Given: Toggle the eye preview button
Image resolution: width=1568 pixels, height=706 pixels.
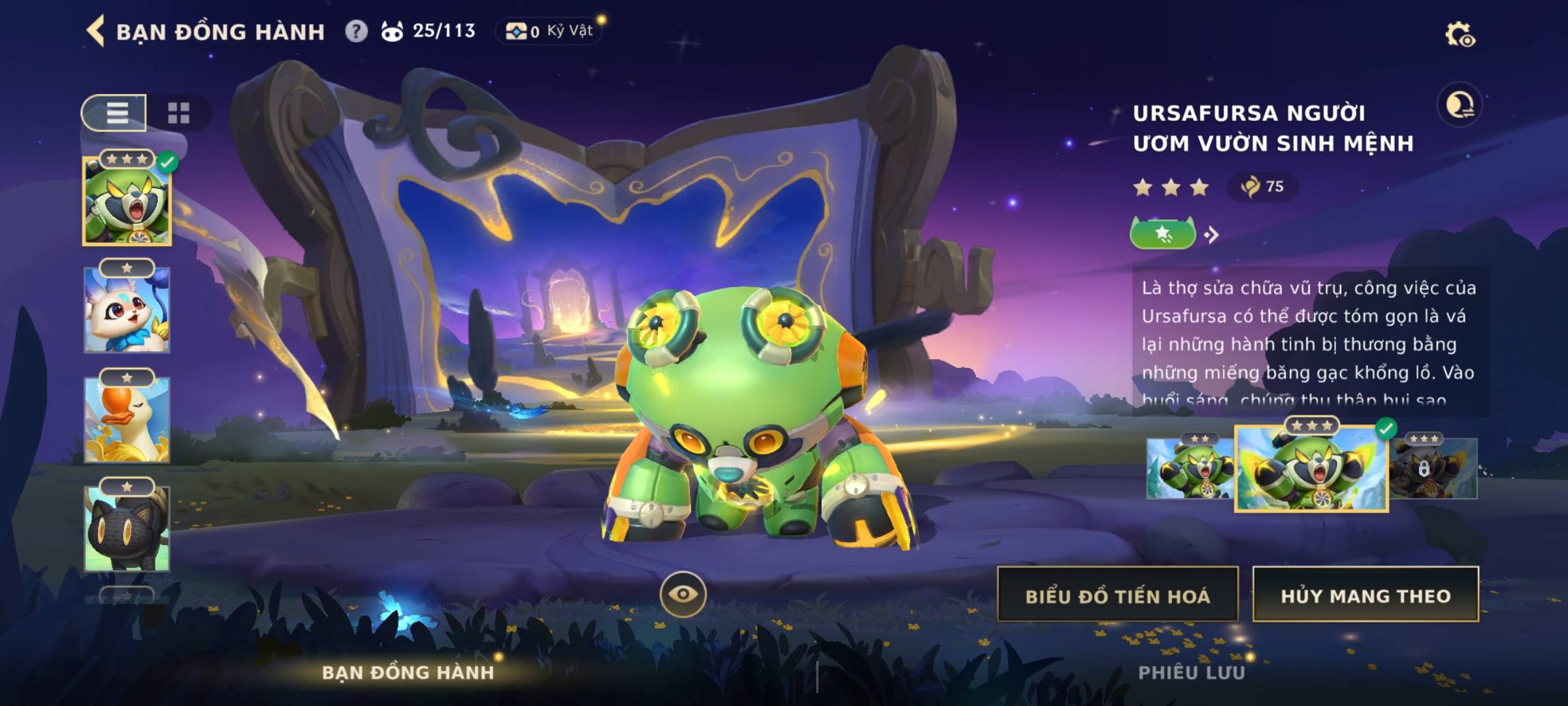Looking at the screenshot, I should [683, 594].
